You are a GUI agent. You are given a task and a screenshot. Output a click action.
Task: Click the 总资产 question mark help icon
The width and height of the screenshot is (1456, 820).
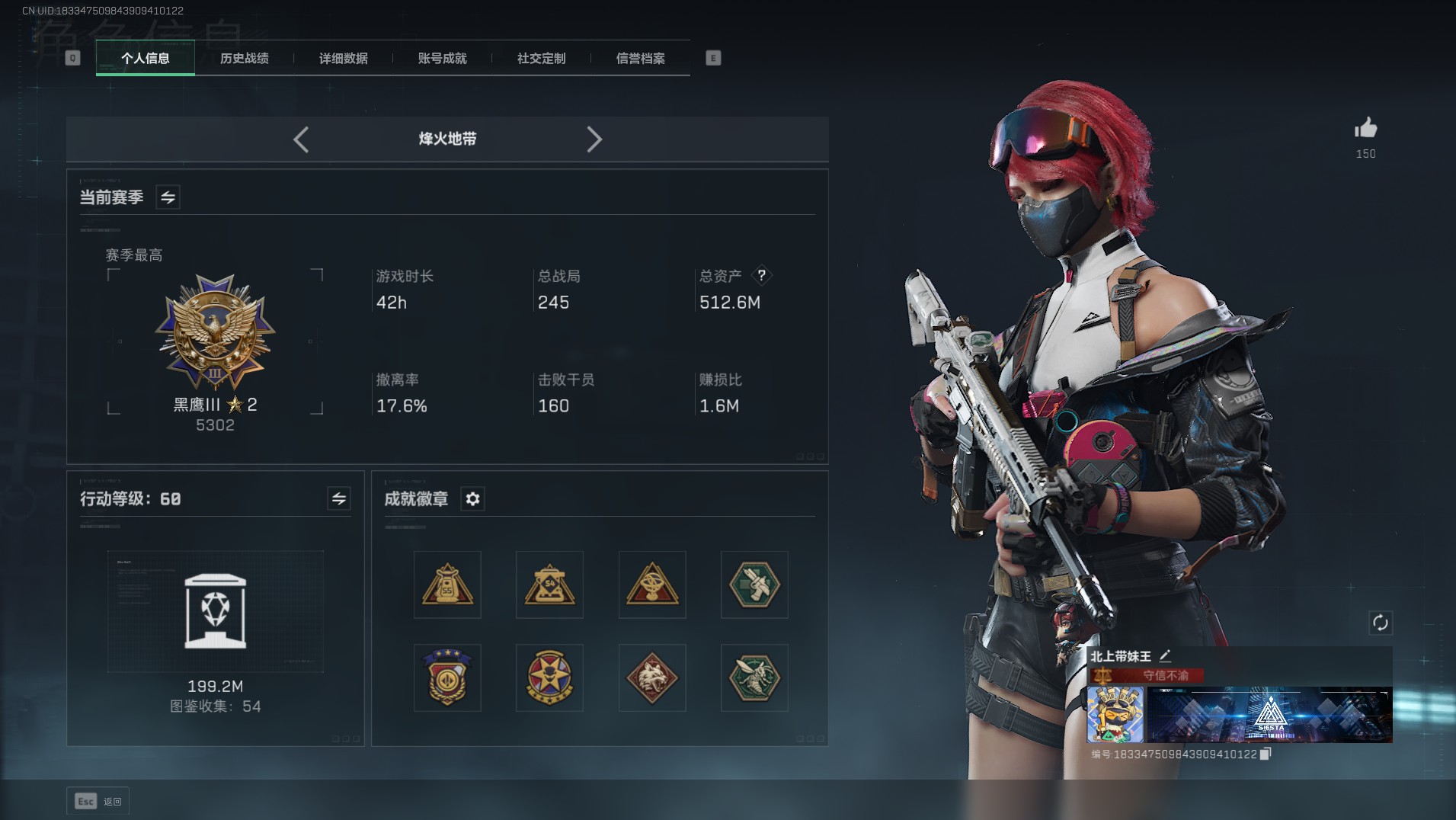761,276
